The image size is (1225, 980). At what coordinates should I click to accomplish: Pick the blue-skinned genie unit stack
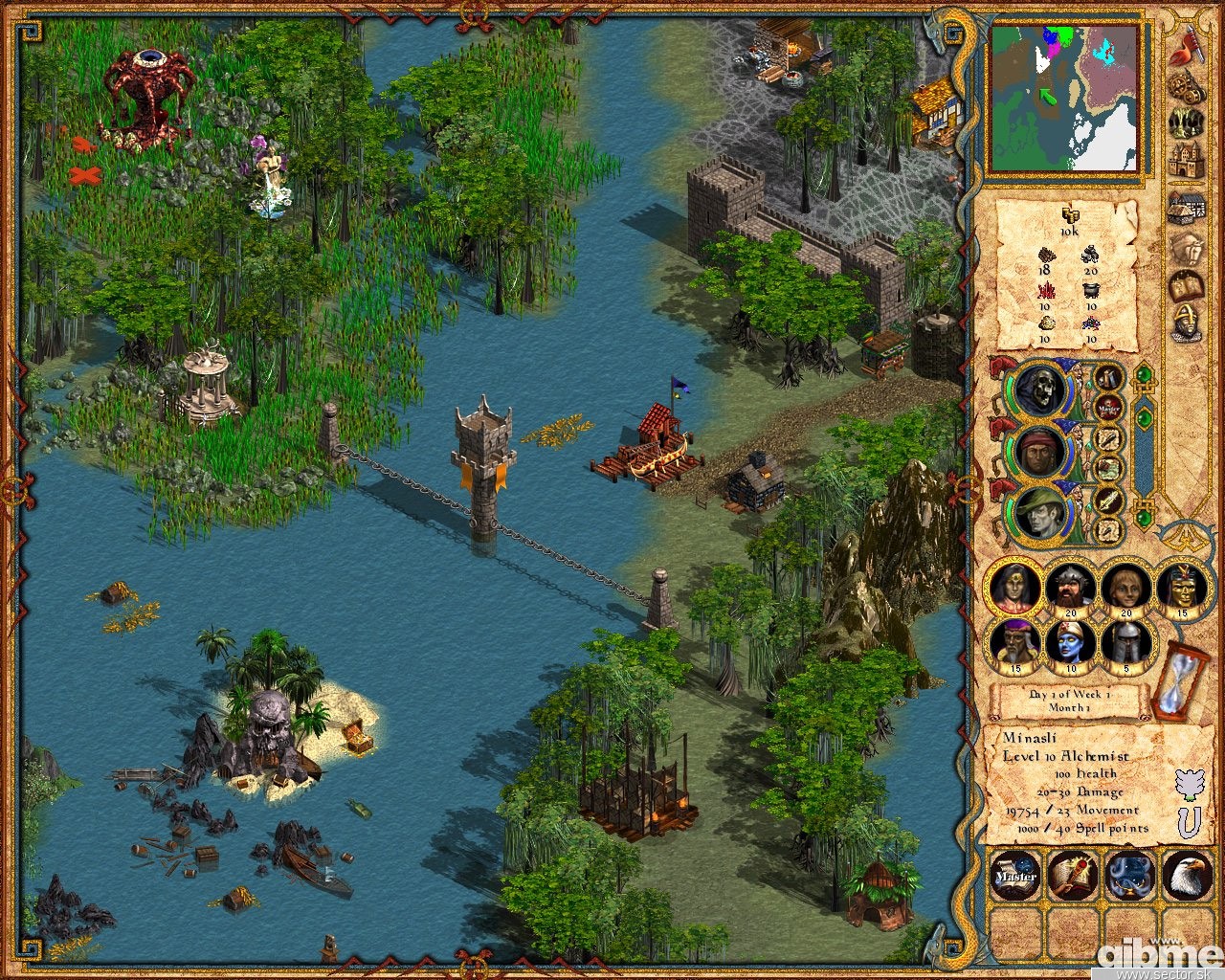[1072, 643]
